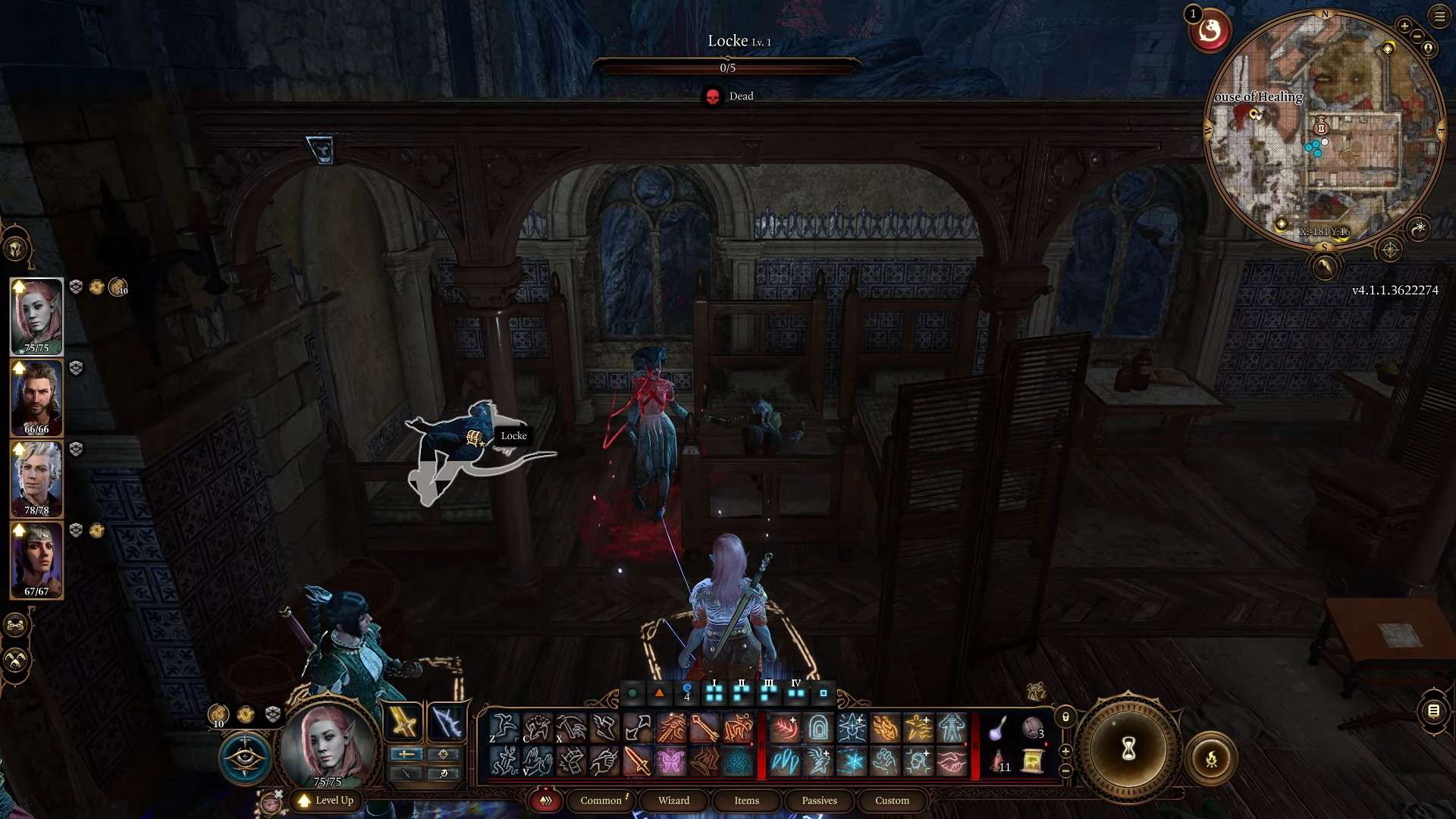The width and height of the screenshot is (1456, 819).
Task: Zoom out the minimap
Action: coord(1417,36)
